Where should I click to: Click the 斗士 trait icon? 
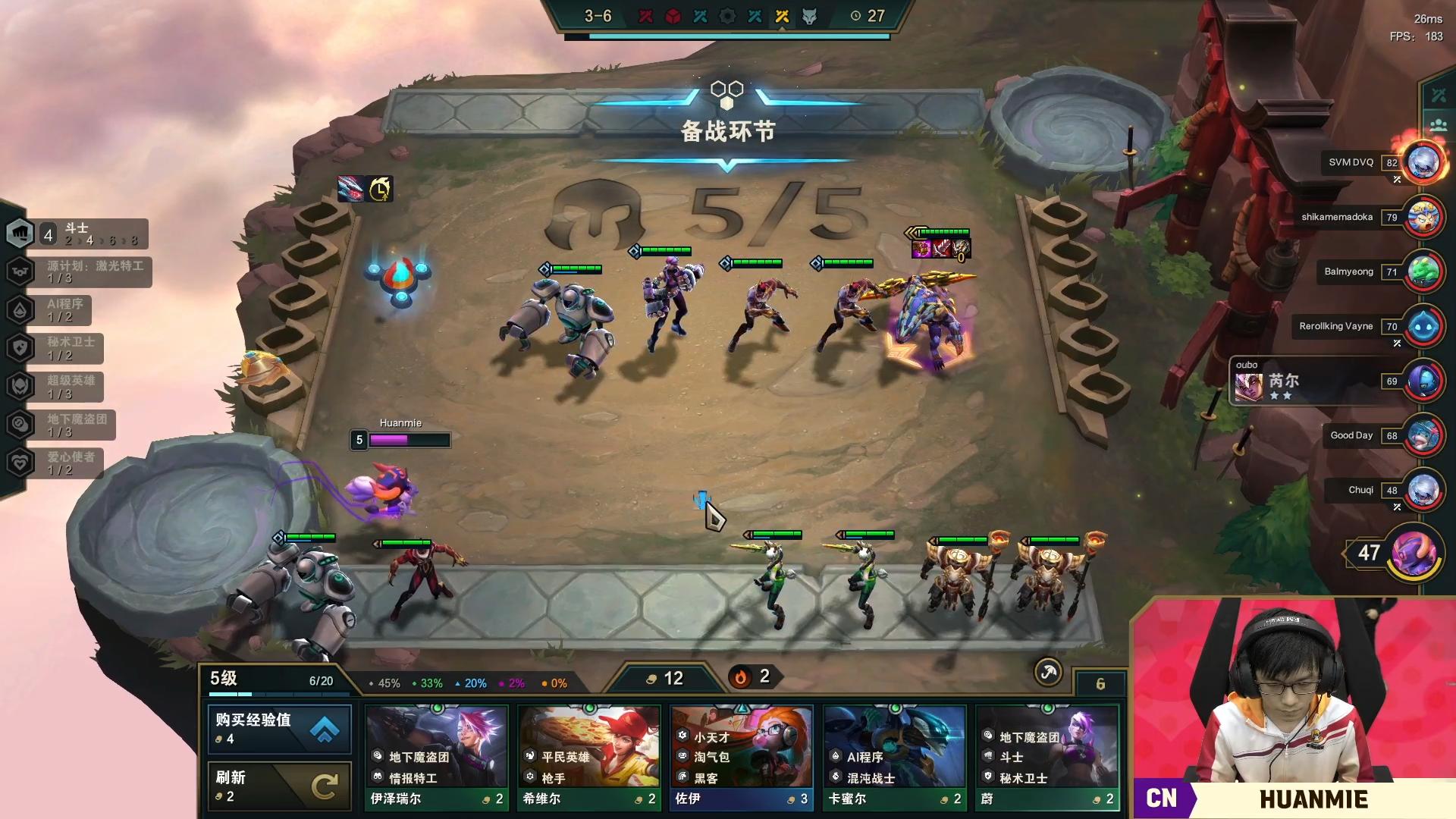(20, 233)
